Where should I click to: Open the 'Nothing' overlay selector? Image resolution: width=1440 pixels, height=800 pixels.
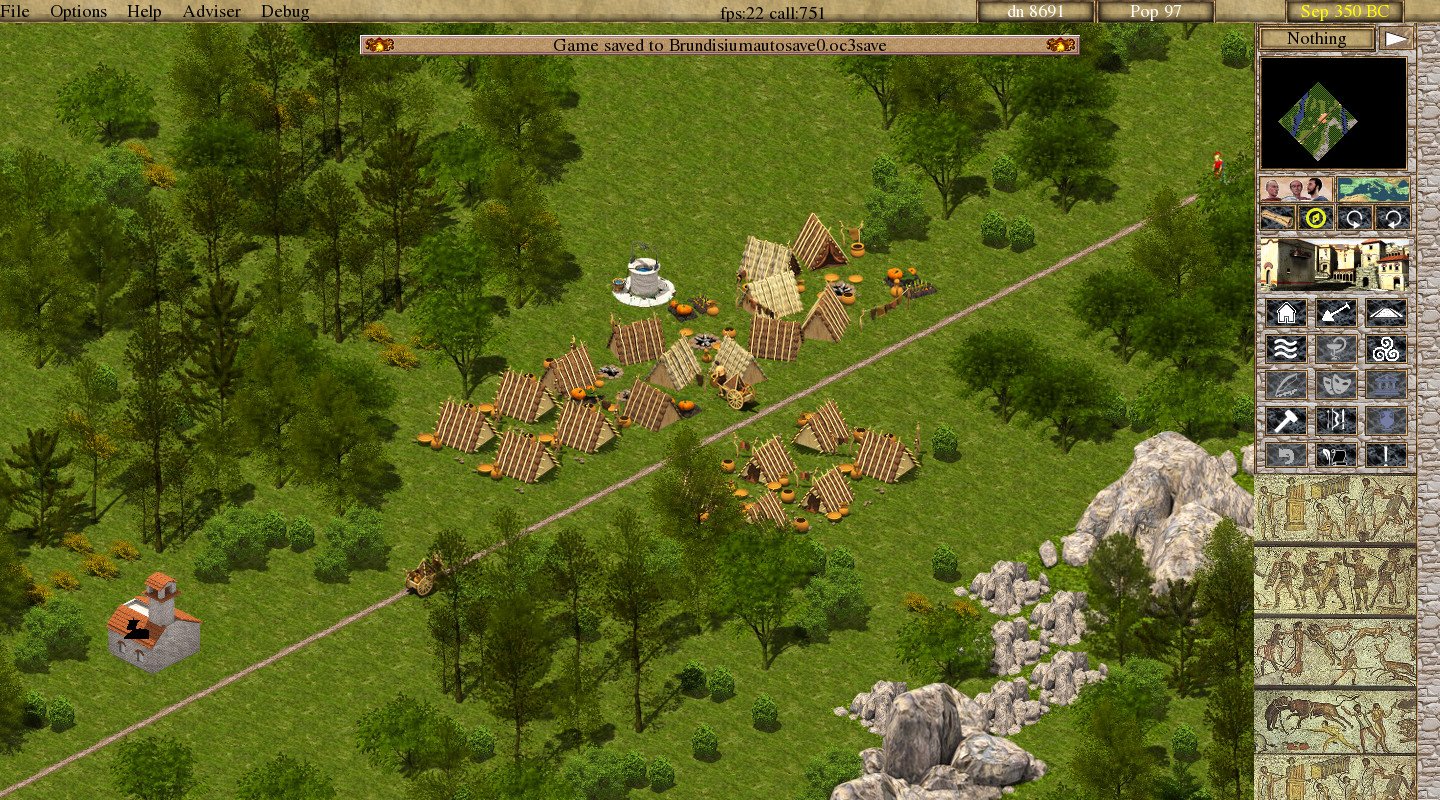coord(1316,38)
